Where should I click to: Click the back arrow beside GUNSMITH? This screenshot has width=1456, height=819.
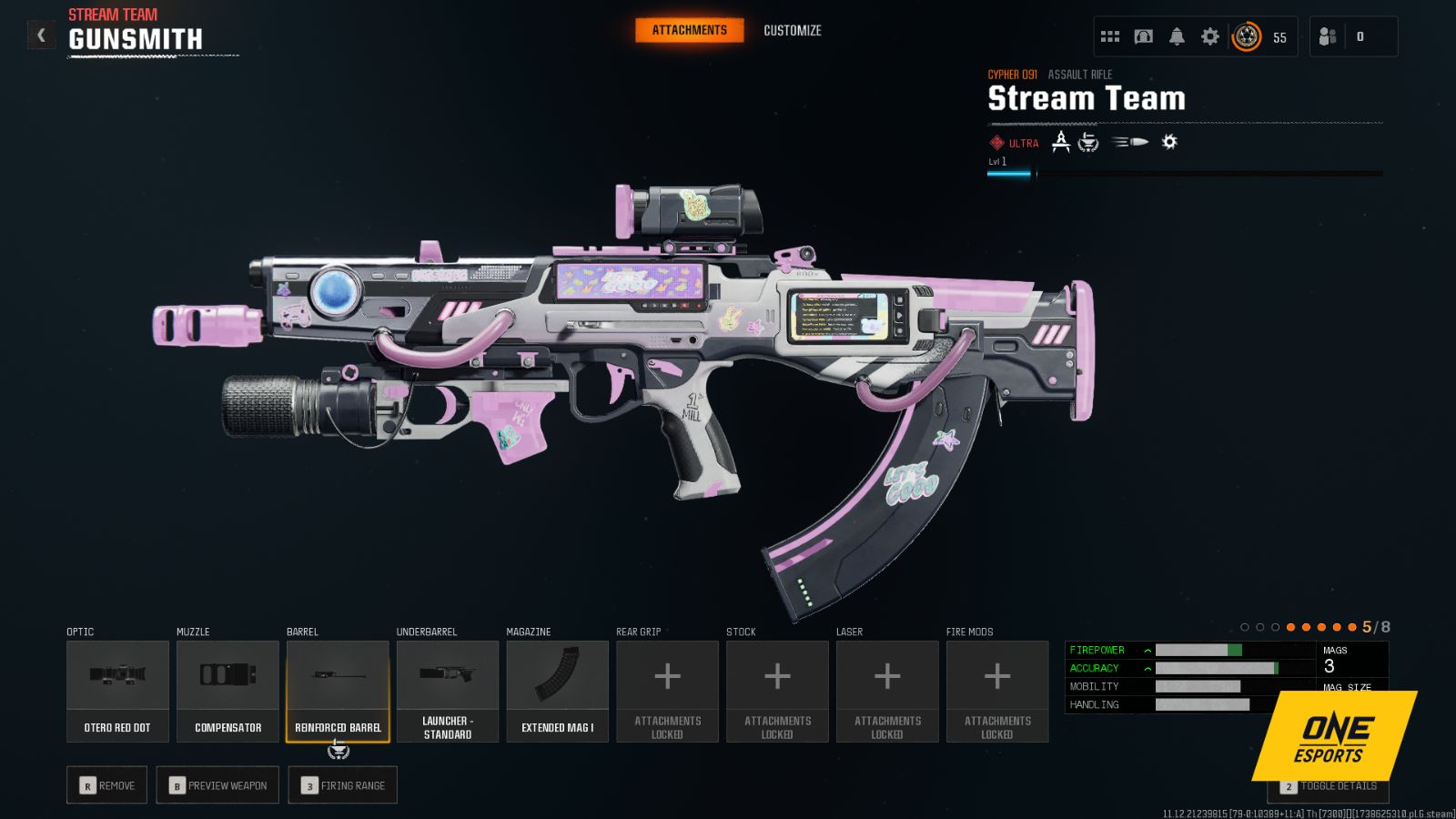[40, 34]
